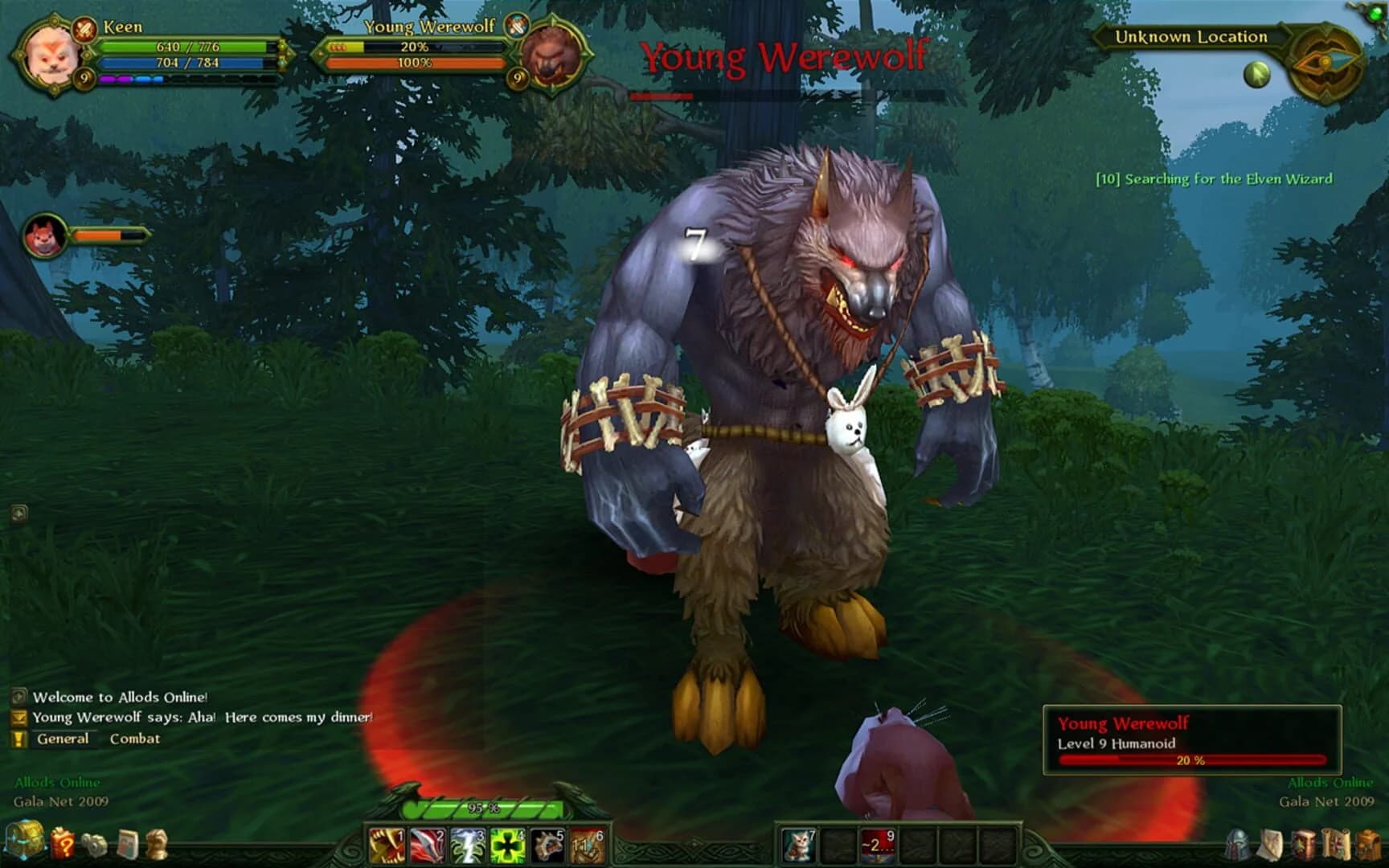Screen dimensions: 1389x868
Task: Toggle the exclamation mark icon near the chat
Action: pyautogui.click(x=18, y=738)
